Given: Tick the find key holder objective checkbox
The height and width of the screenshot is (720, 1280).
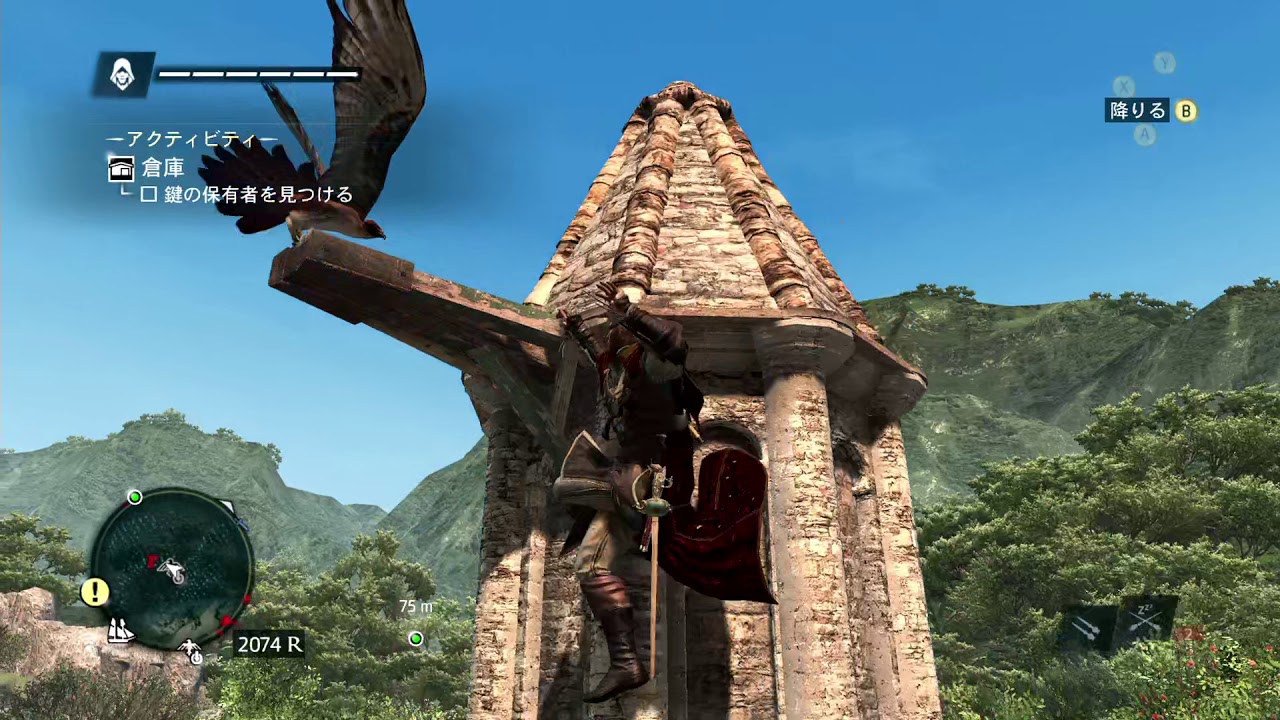Looking at the screenshot, I should [148, 195].
